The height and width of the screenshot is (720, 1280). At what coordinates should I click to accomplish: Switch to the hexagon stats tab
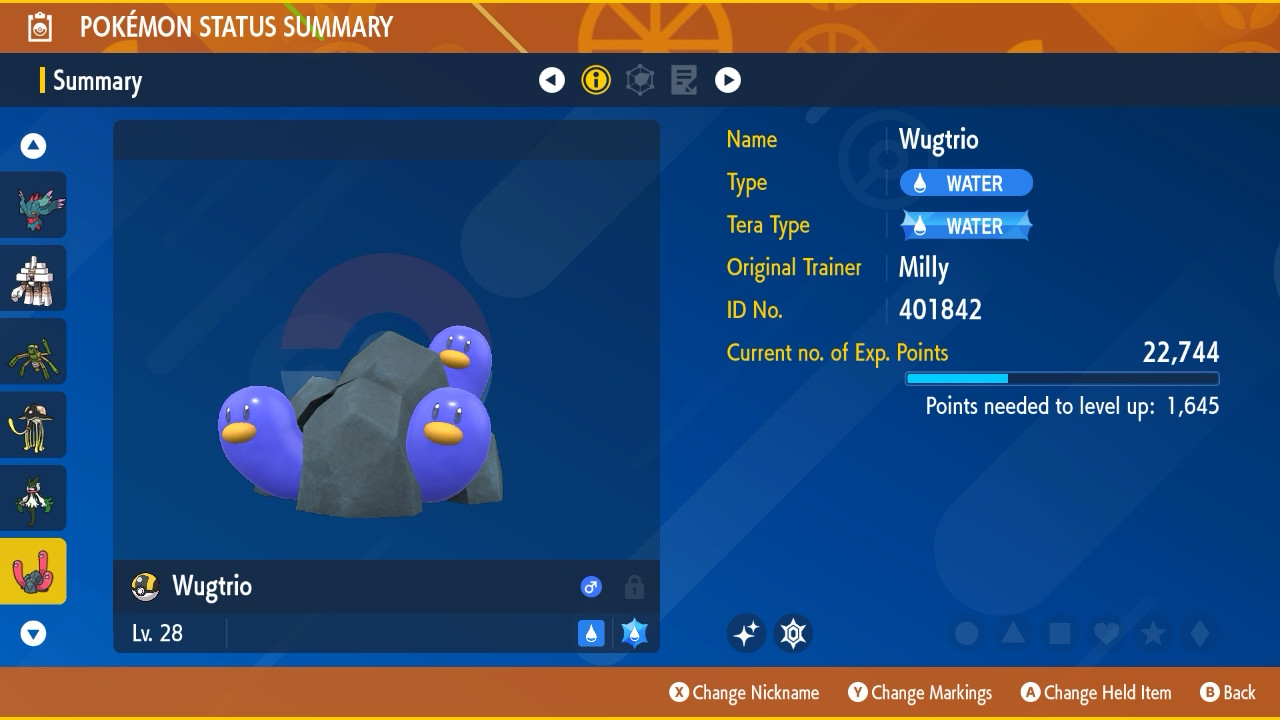click(640, 80)
